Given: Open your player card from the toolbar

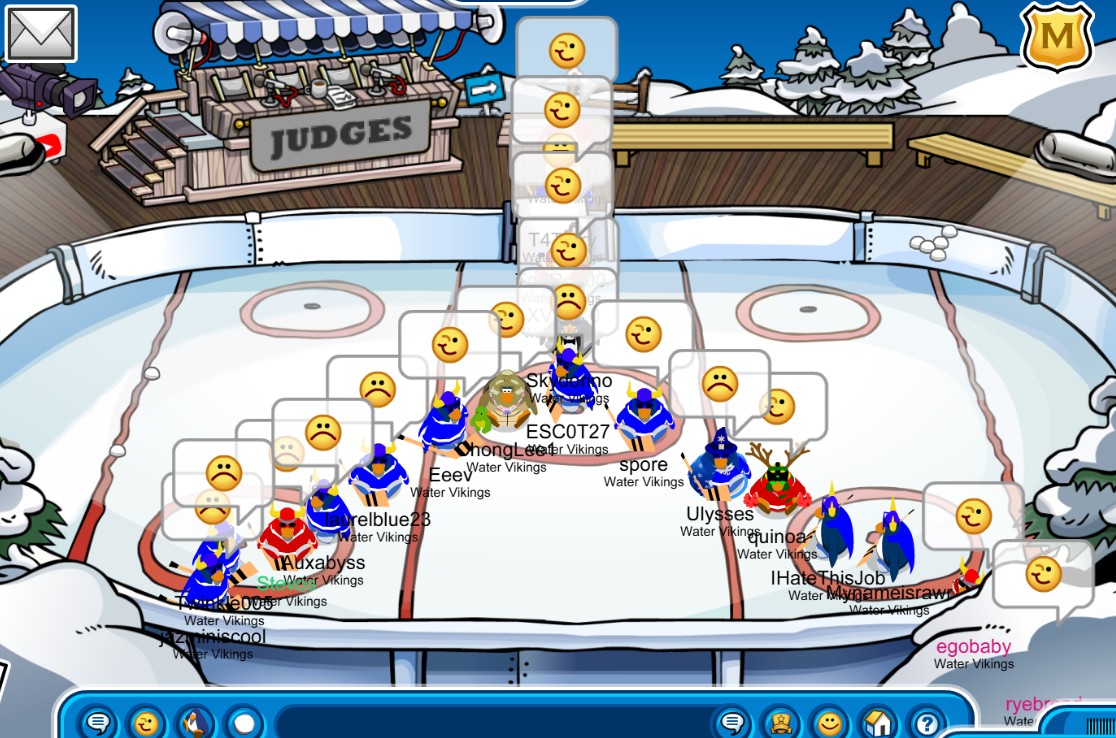Looking at the screenshot, I should (781, 722).
